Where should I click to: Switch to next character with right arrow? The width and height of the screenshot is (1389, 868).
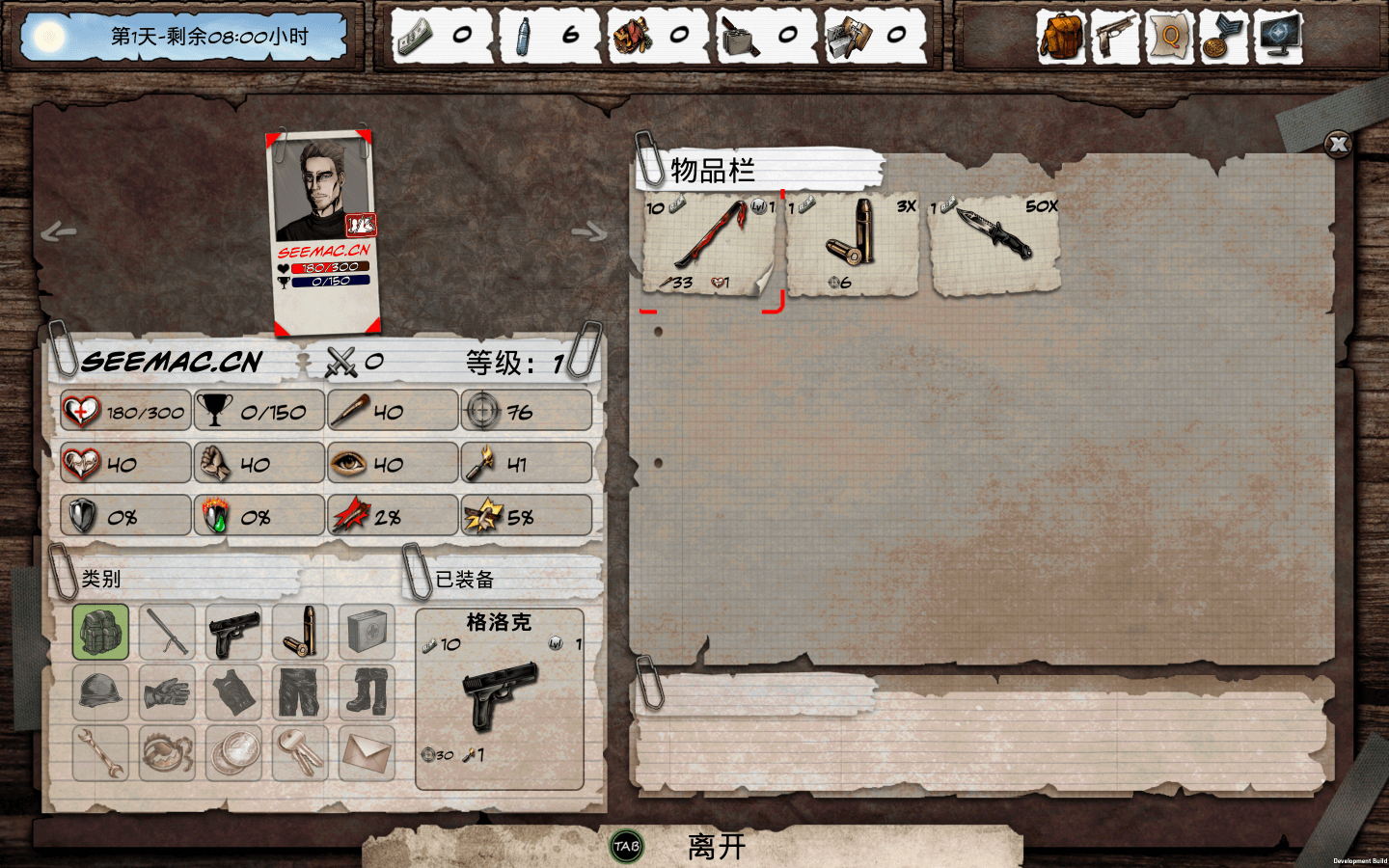[589, 231]
